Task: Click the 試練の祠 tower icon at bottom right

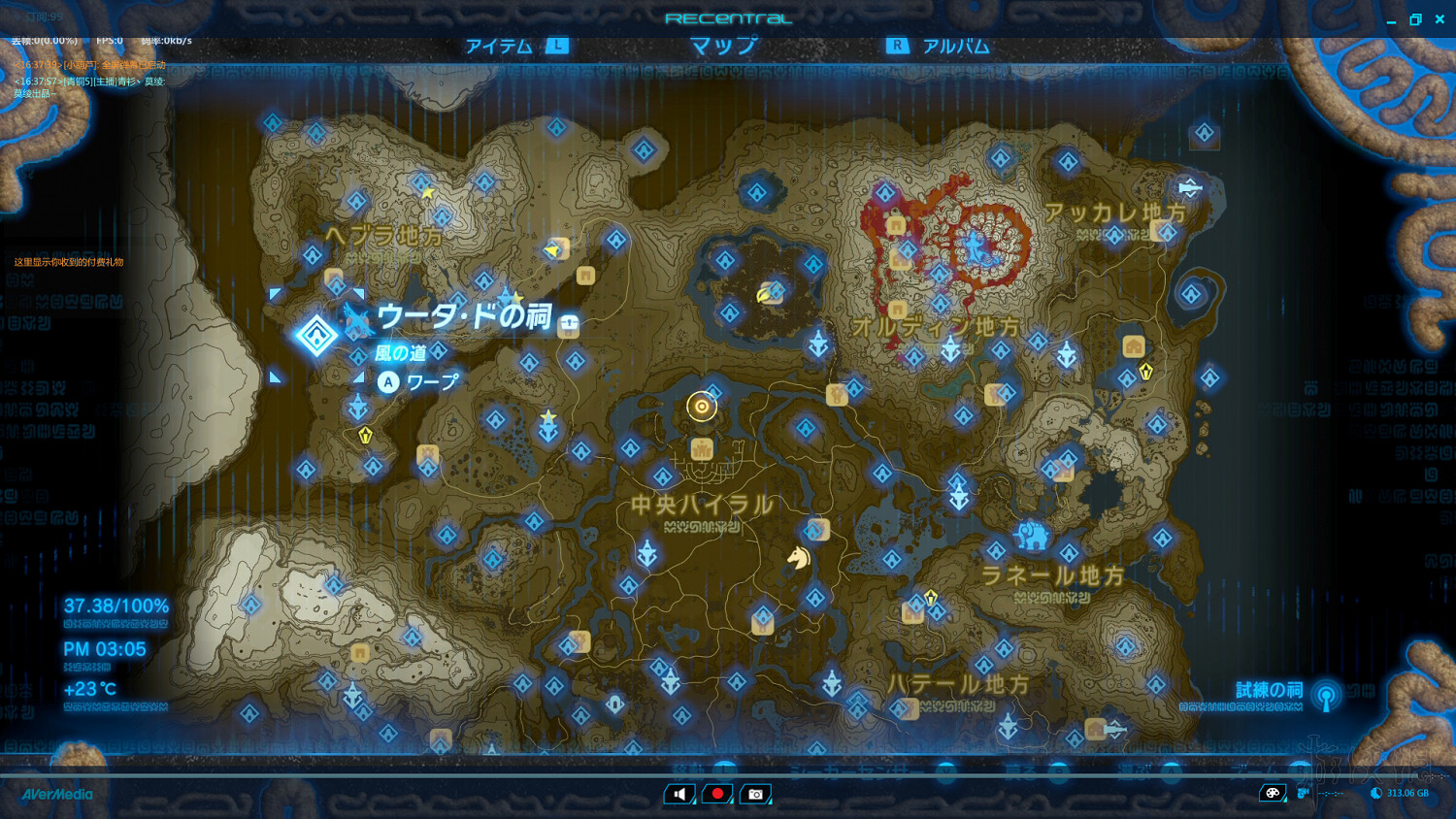Action: click(1326, 696)
